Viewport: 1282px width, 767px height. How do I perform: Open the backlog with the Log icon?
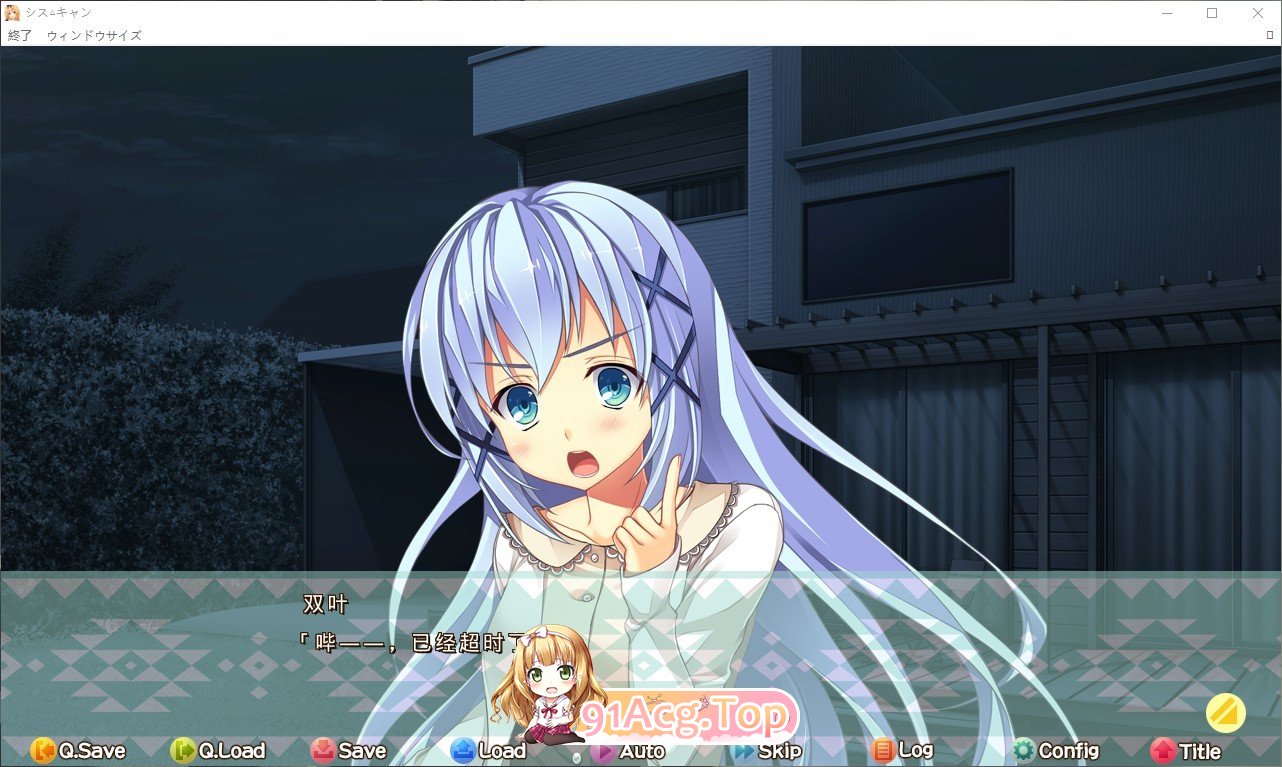point(884,751)
